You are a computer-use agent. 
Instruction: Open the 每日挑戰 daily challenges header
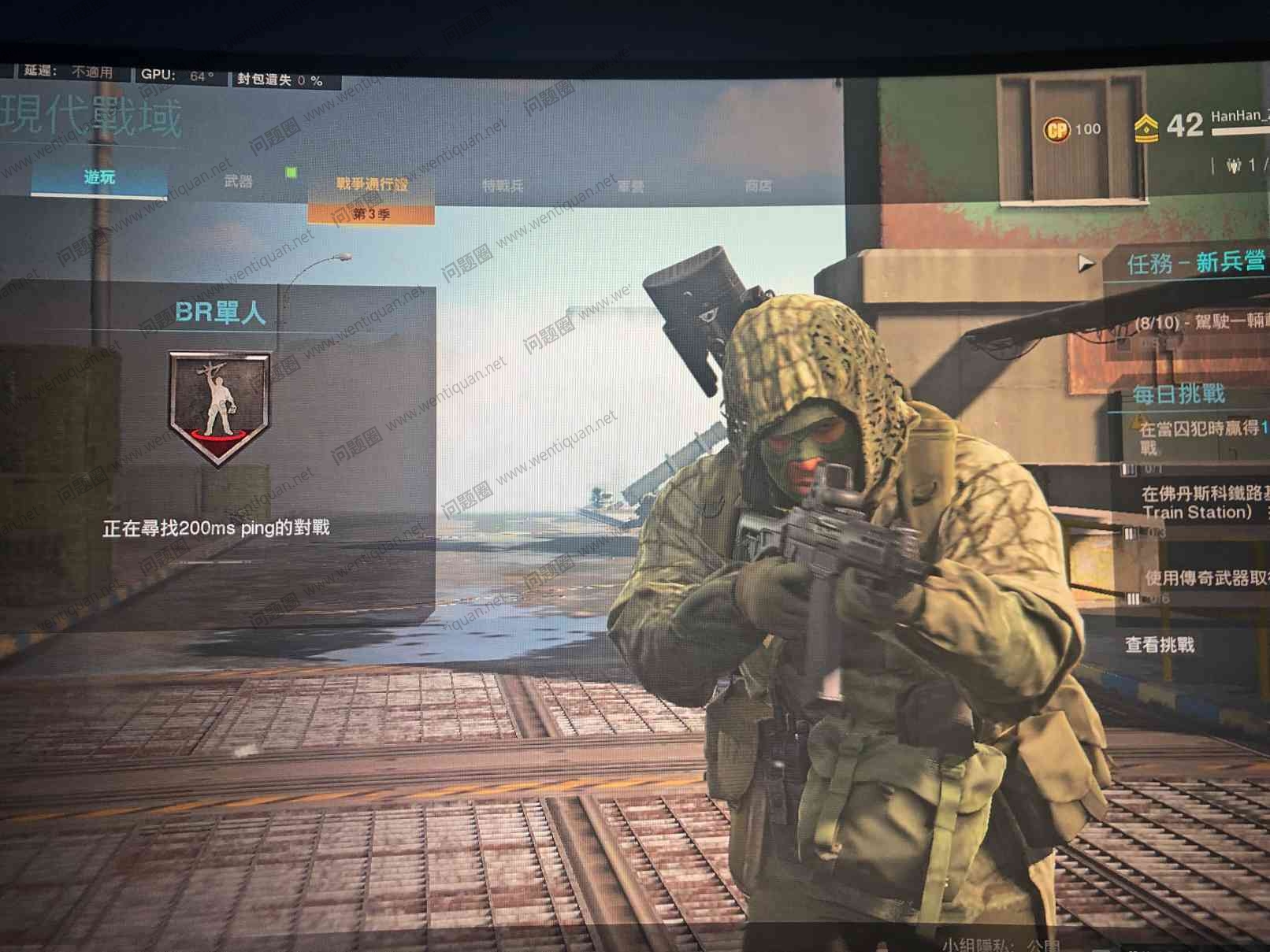(1179, 394)
